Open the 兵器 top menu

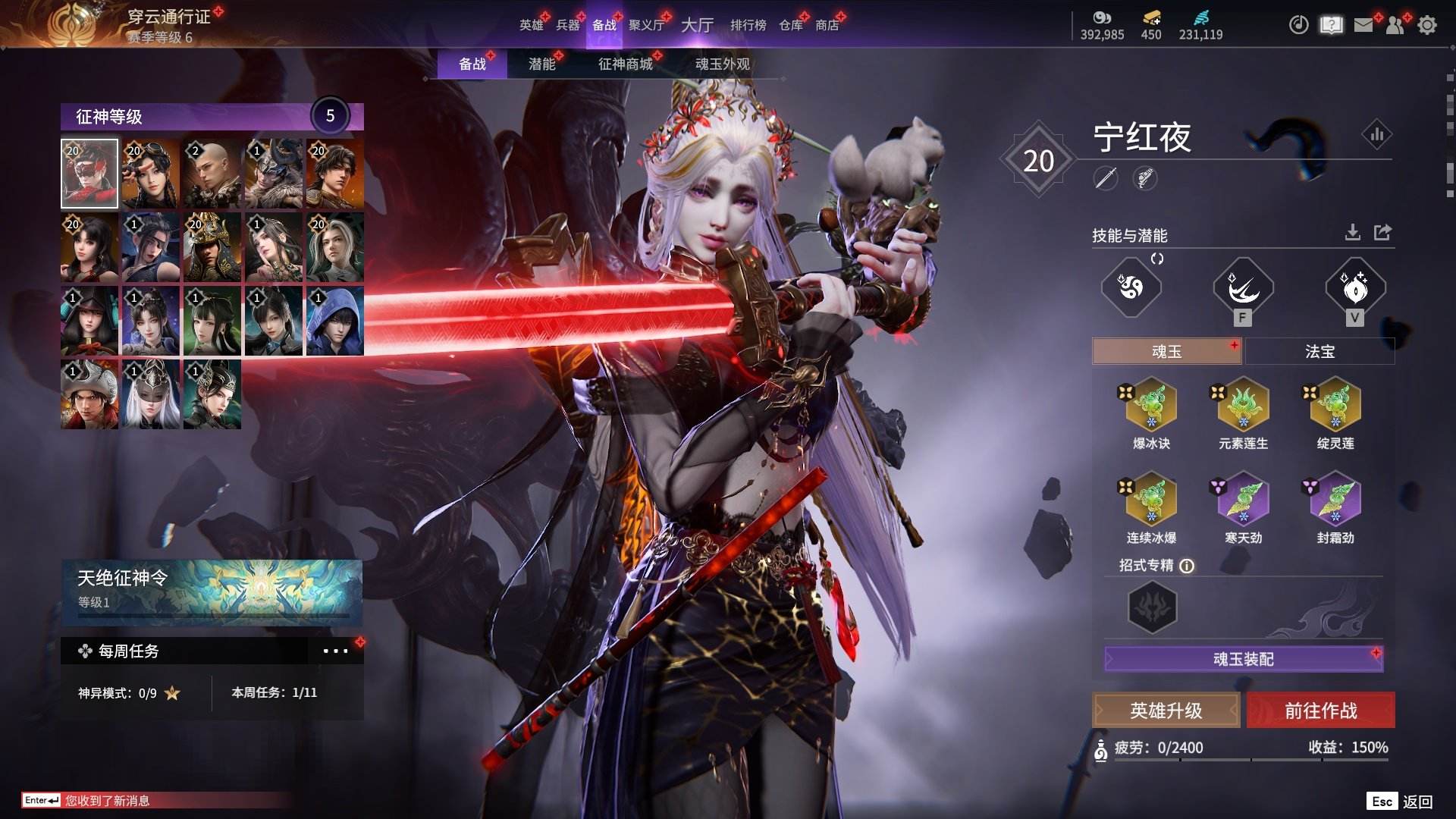(567, 25)
